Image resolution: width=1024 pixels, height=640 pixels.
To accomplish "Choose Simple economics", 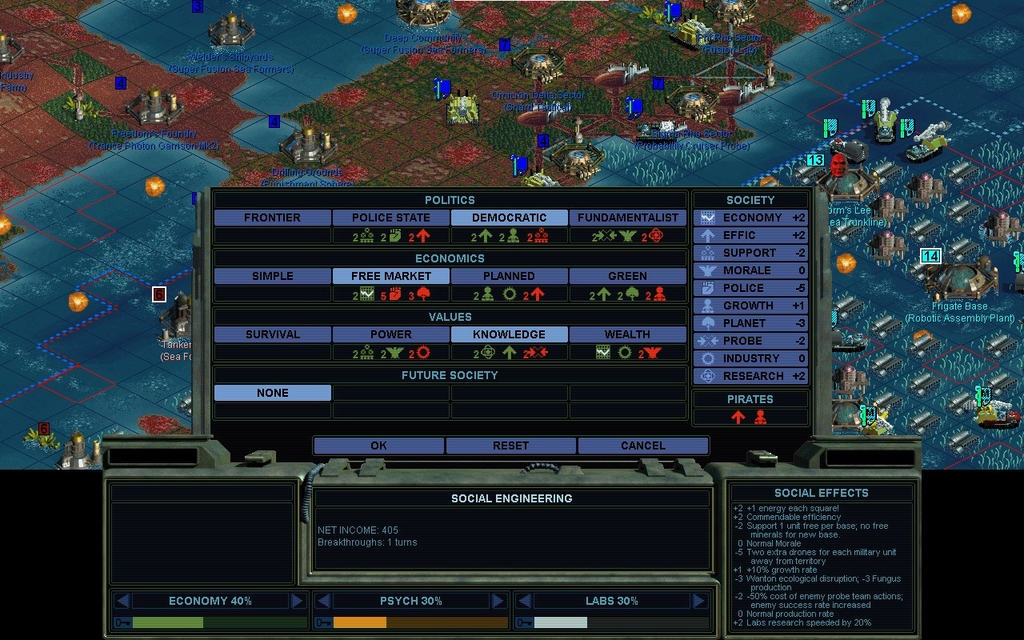I will click(x=272, y=276).
